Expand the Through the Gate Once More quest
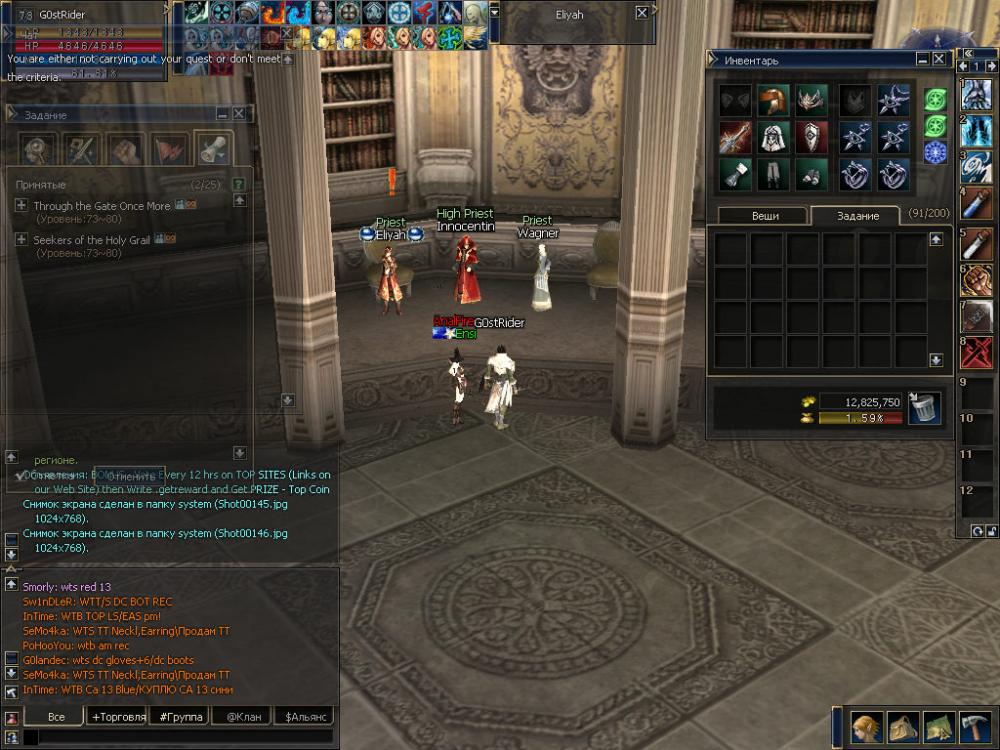 pyautogui.click(x=21, y=205)
